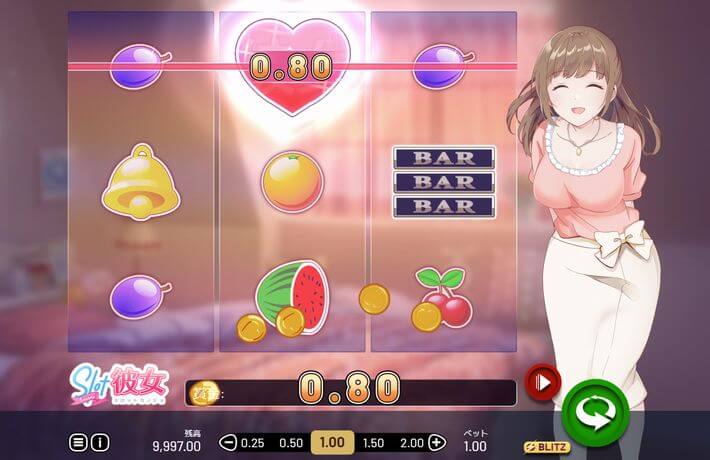The width and height of the screenshot is (710, 460).
Task: Start autoplay with the red play button
Action: (544, 381)
